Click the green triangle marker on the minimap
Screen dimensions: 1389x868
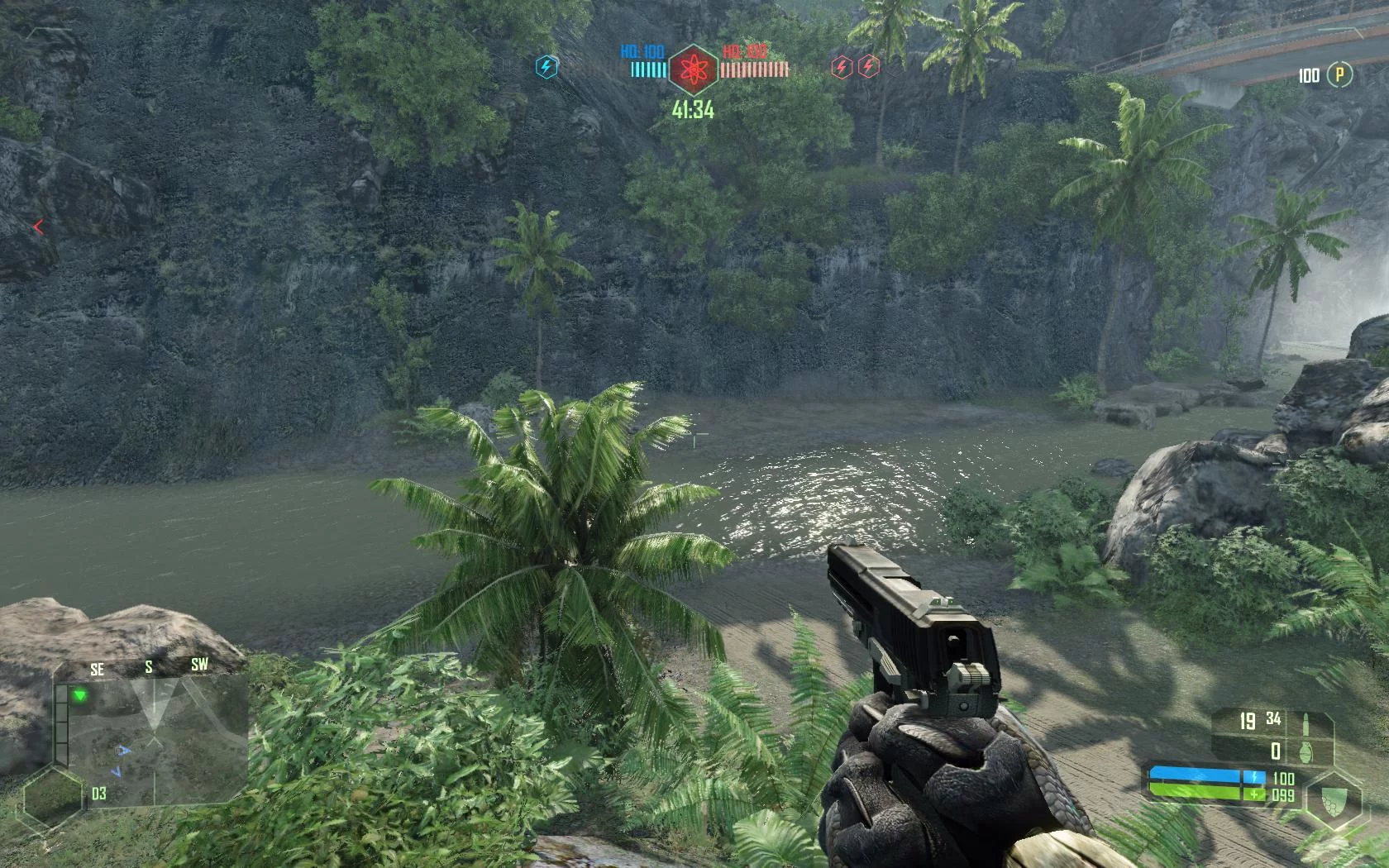point(79,696)
